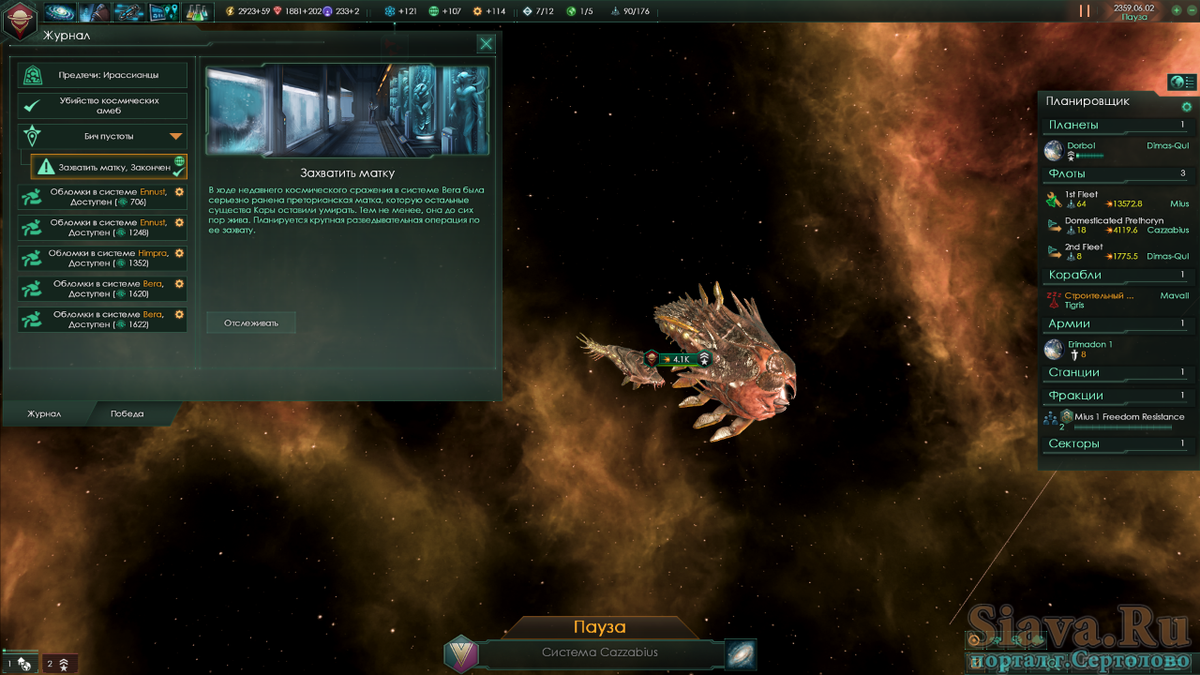
Task: Select the Убийство космических амеб entry
Action: (103, 106)
